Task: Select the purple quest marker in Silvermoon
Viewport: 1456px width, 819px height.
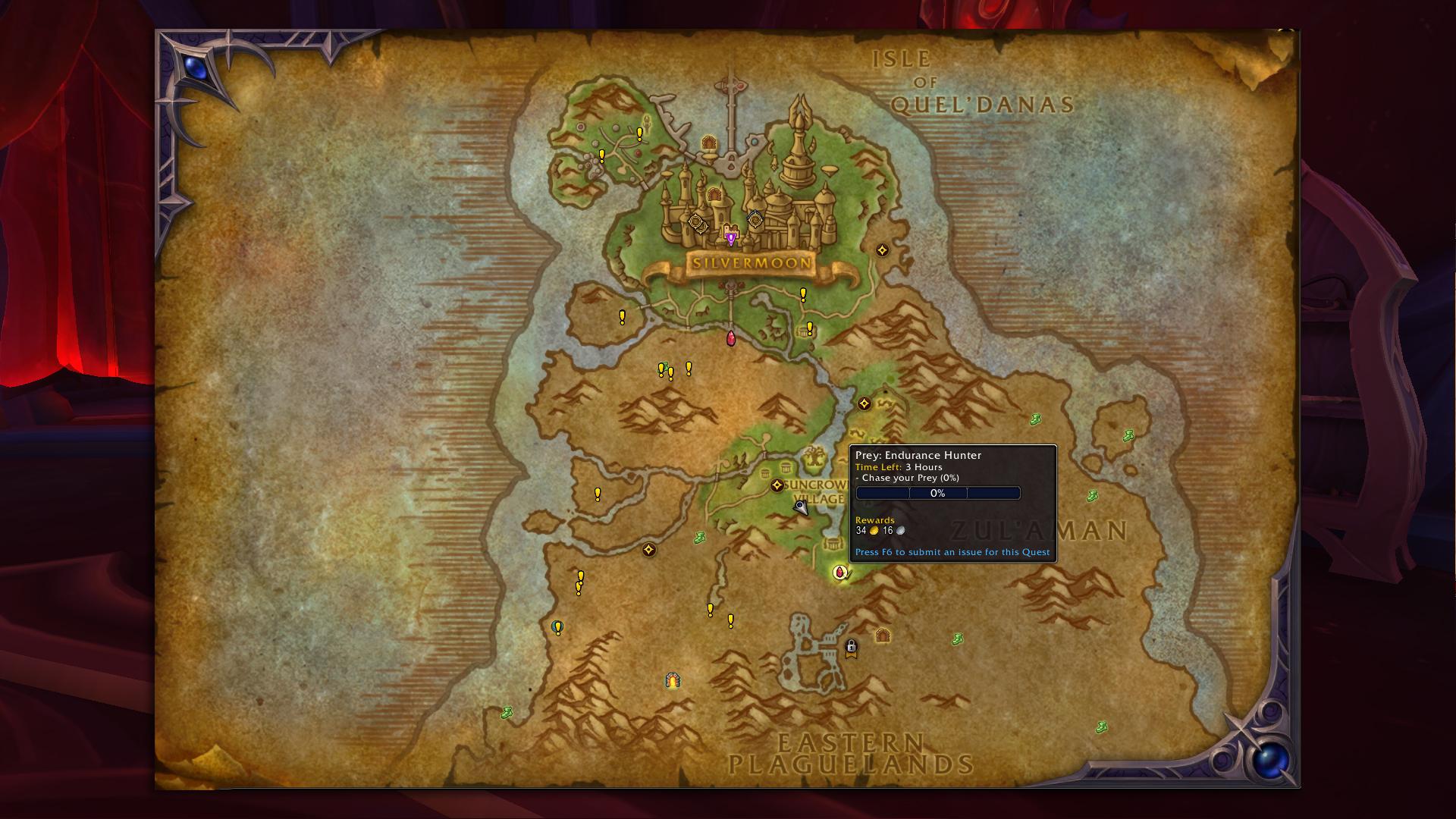Action: [x=730, y=237]
